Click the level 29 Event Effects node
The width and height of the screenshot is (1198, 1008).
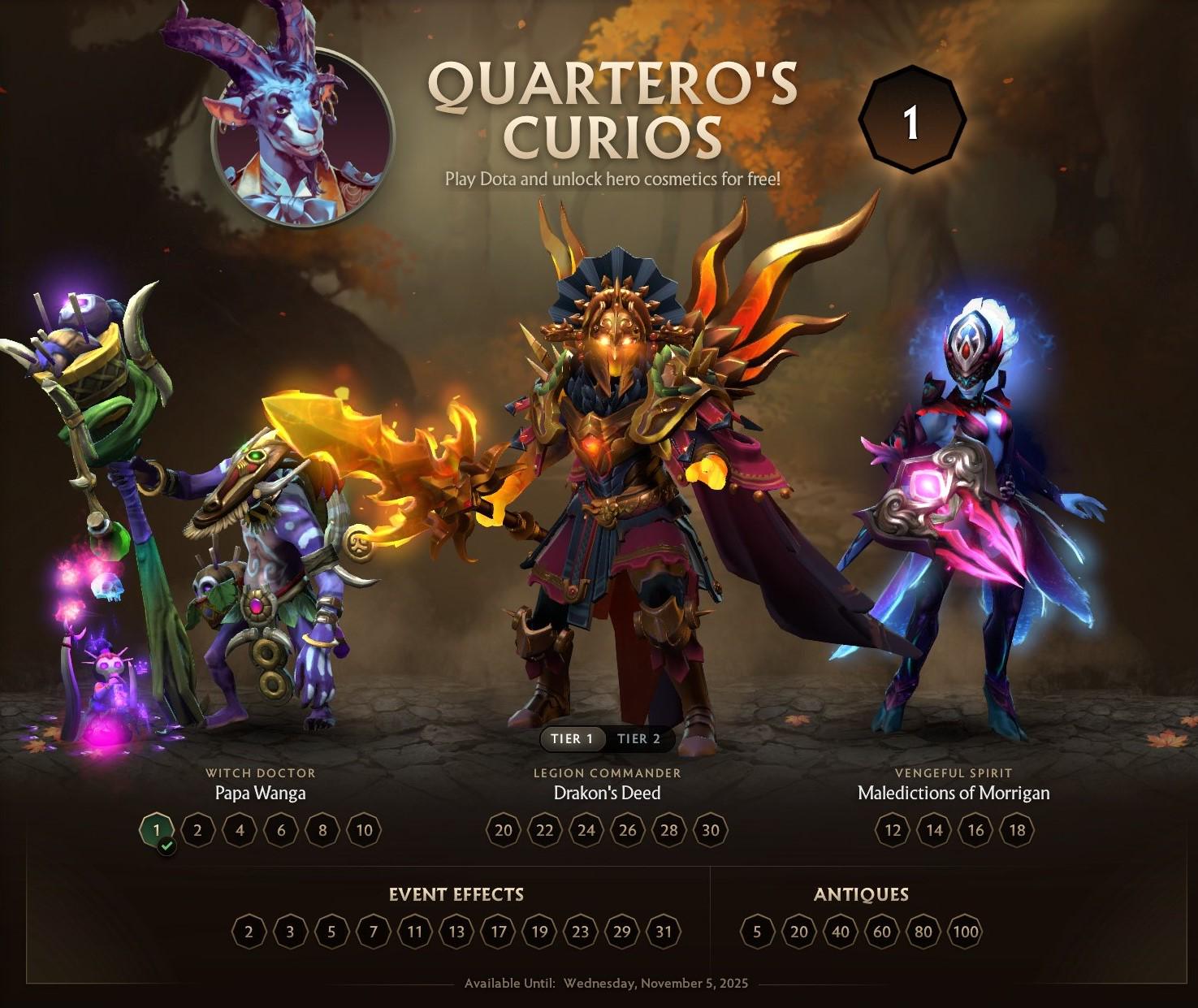click(621, 932)
